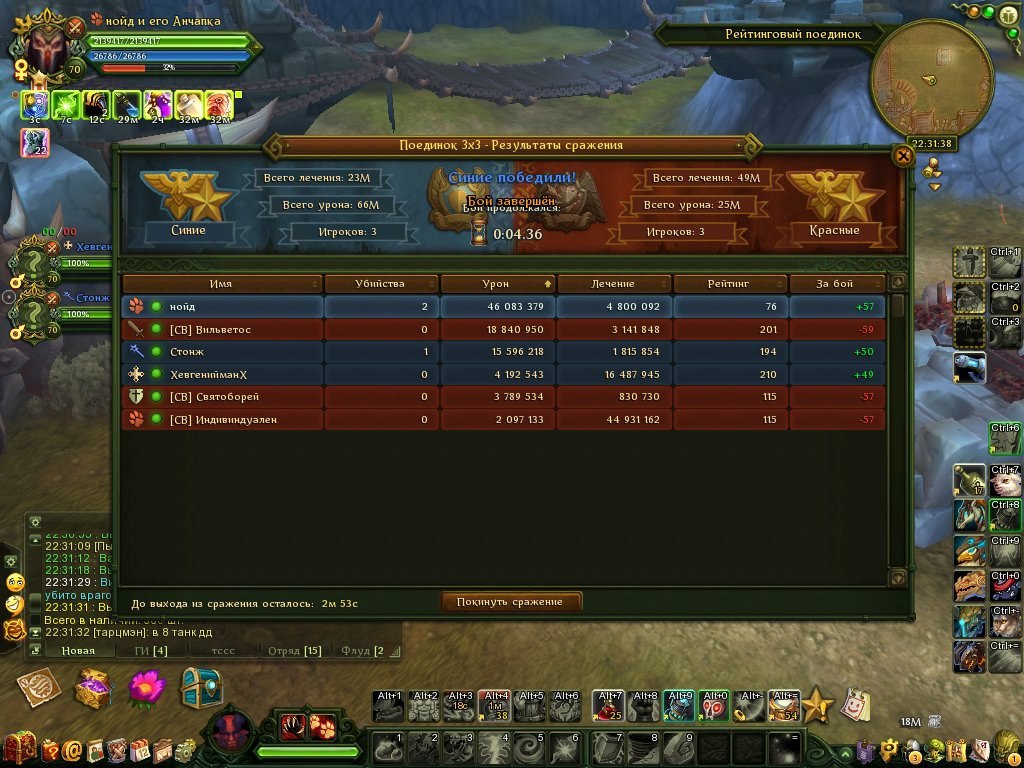Open the ГИ chat tab
1024x768 pixels.
[x=152, y=651]
